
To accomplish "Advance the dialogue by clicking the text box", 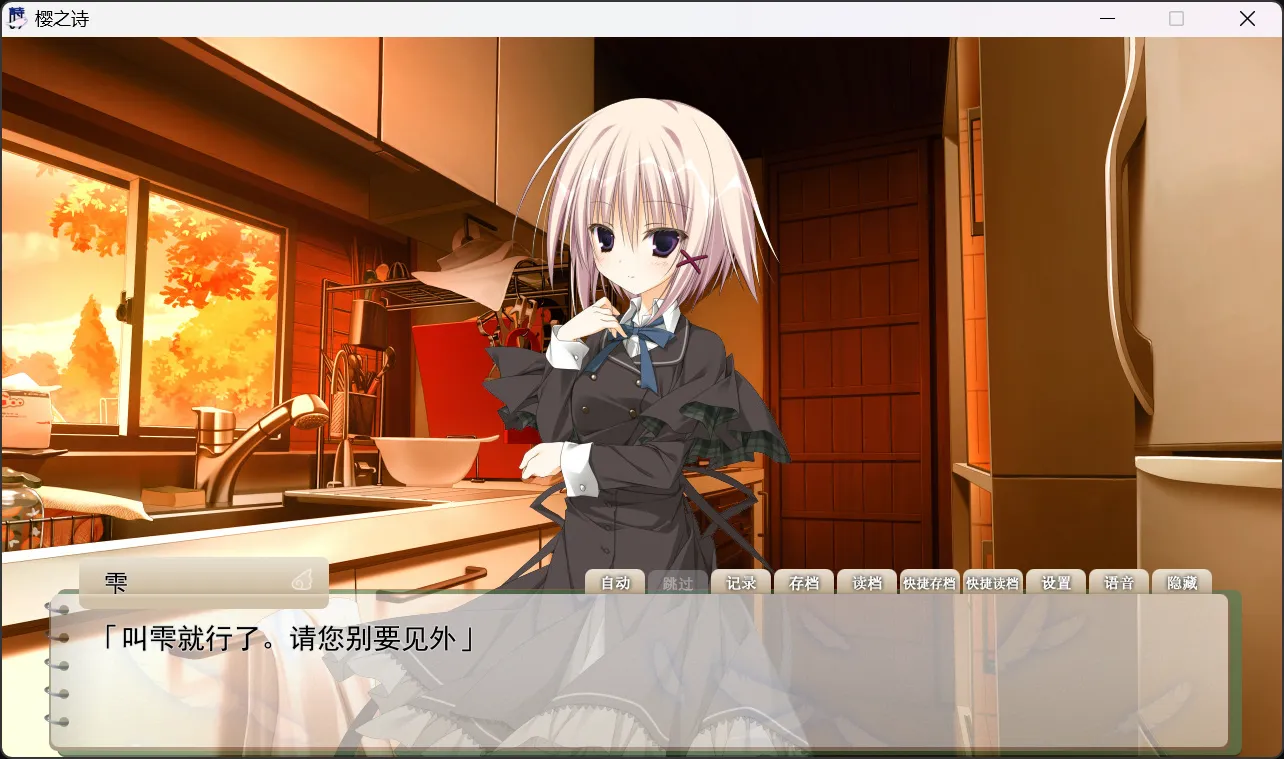I will [640, 680].
